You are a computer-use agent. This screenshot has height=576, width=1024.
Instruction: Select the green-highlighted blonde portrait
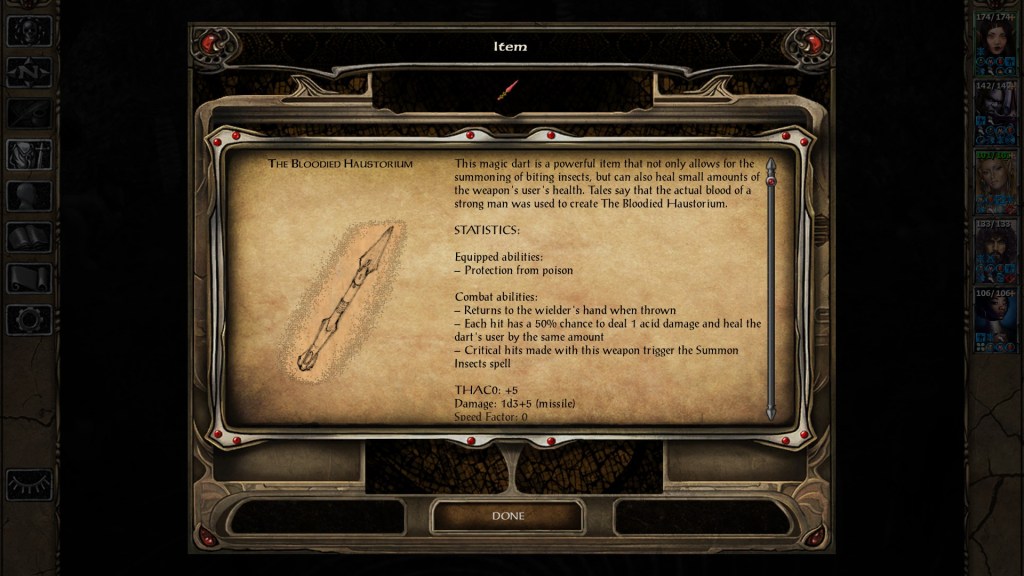996,180
